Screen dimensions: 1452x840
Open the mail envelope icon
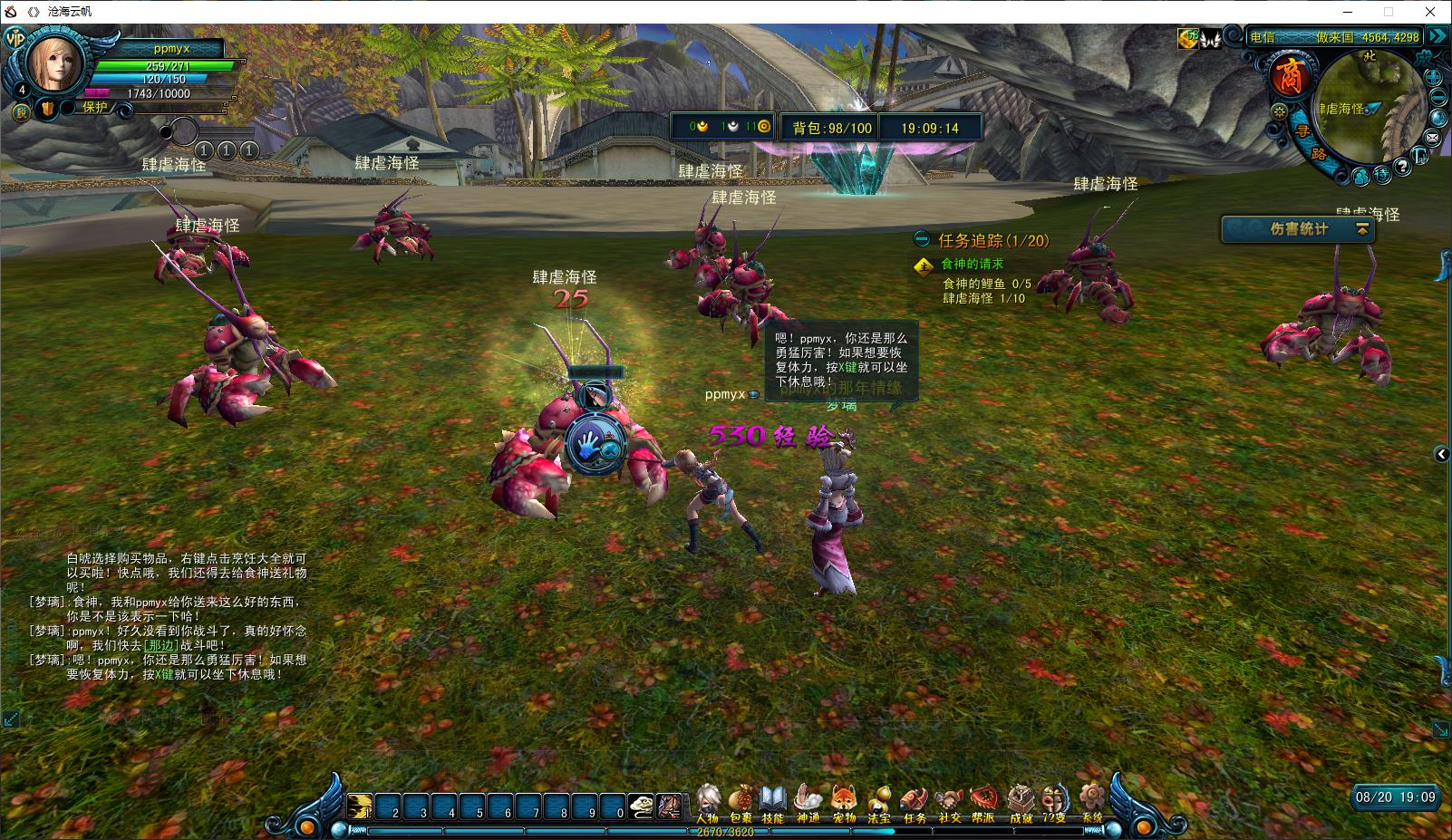click(1433, 138)
